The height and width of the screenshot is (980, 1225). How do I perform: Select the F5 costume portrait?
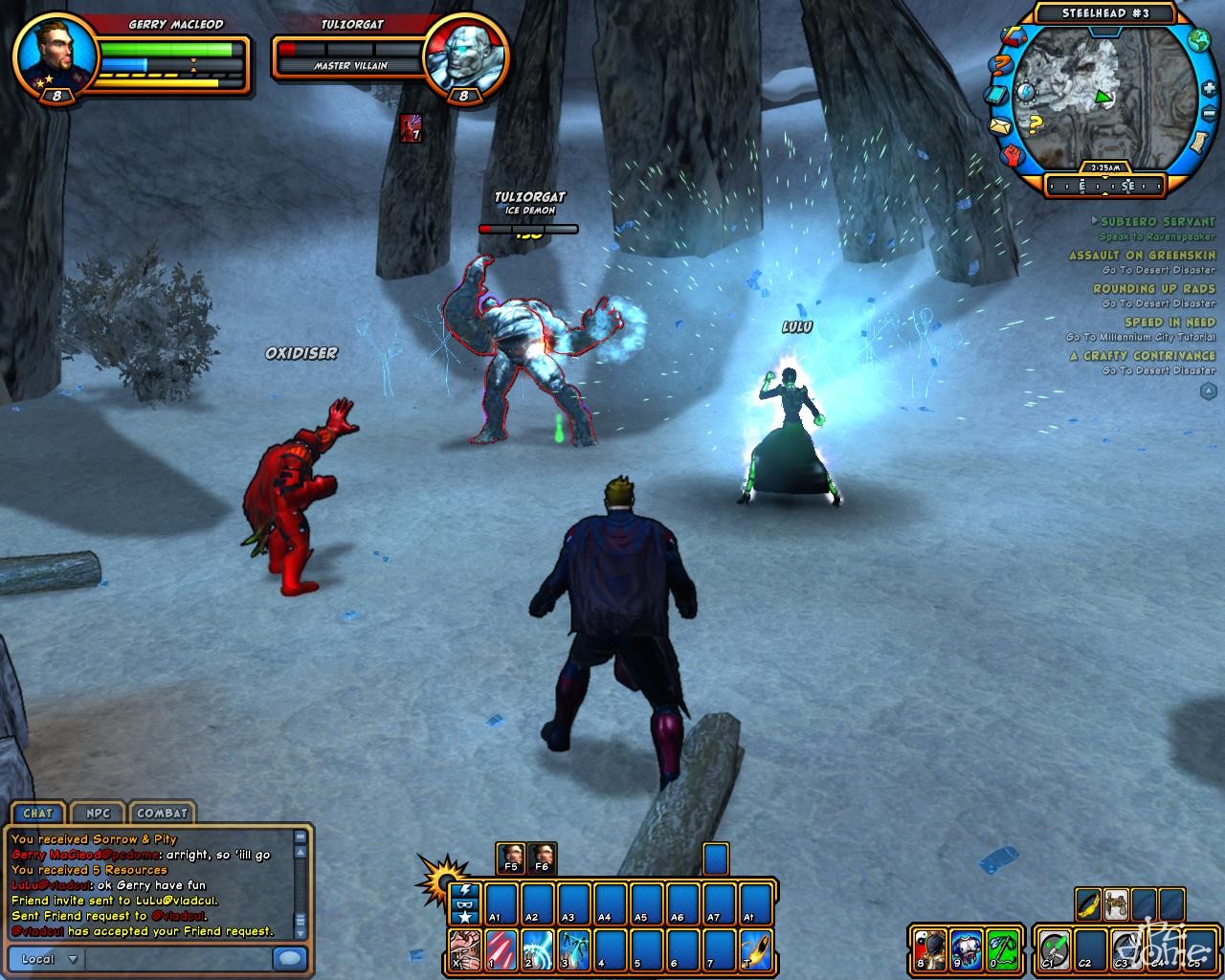click(510, 857)
